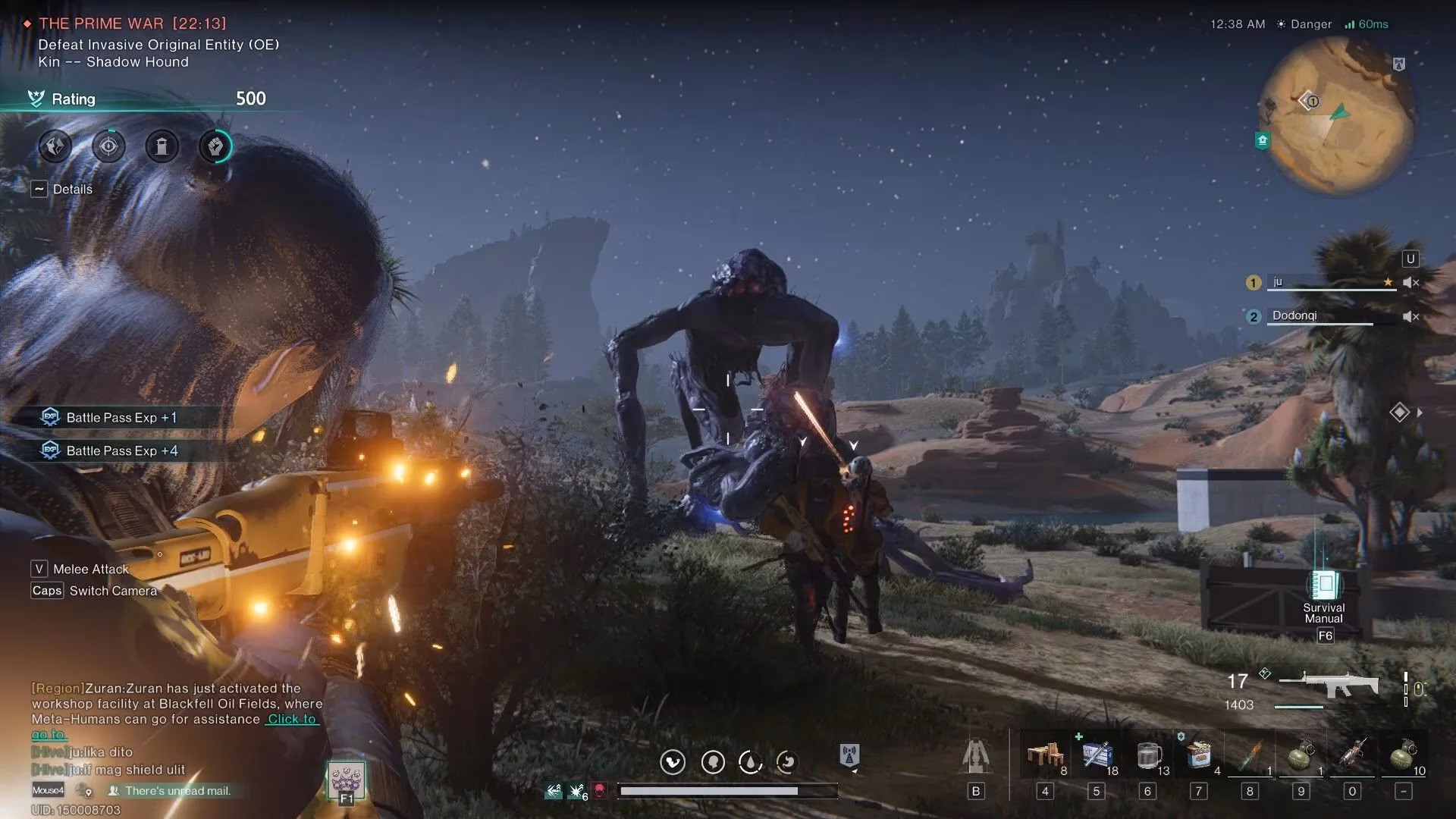1456x819 pixels.
Task: Open THE PRIME WAR mission header
Action: 102,24
